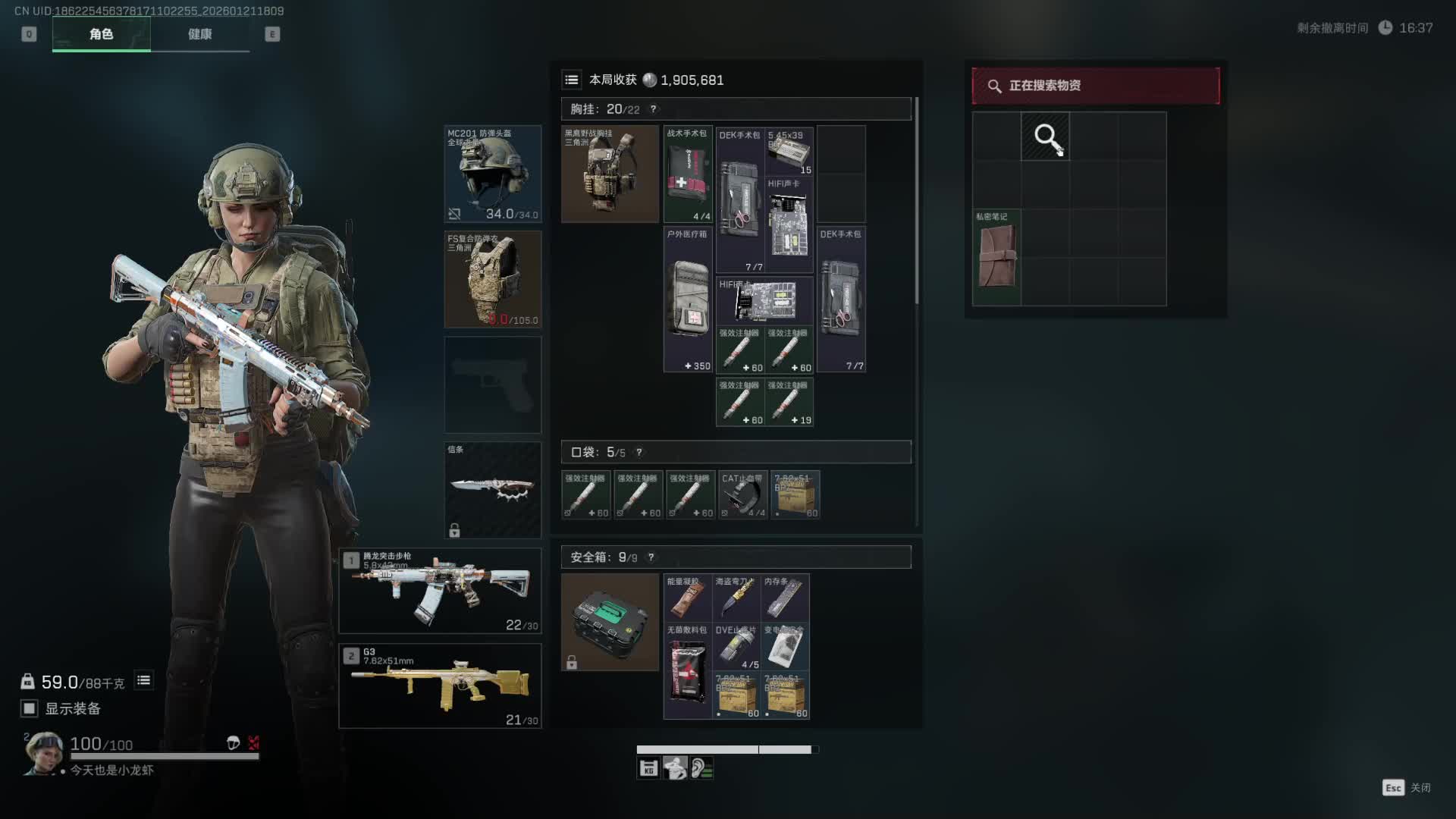Toggle the 显示装备 checkbox
The height and width of the screenshot is (819, 1456).
30,708
